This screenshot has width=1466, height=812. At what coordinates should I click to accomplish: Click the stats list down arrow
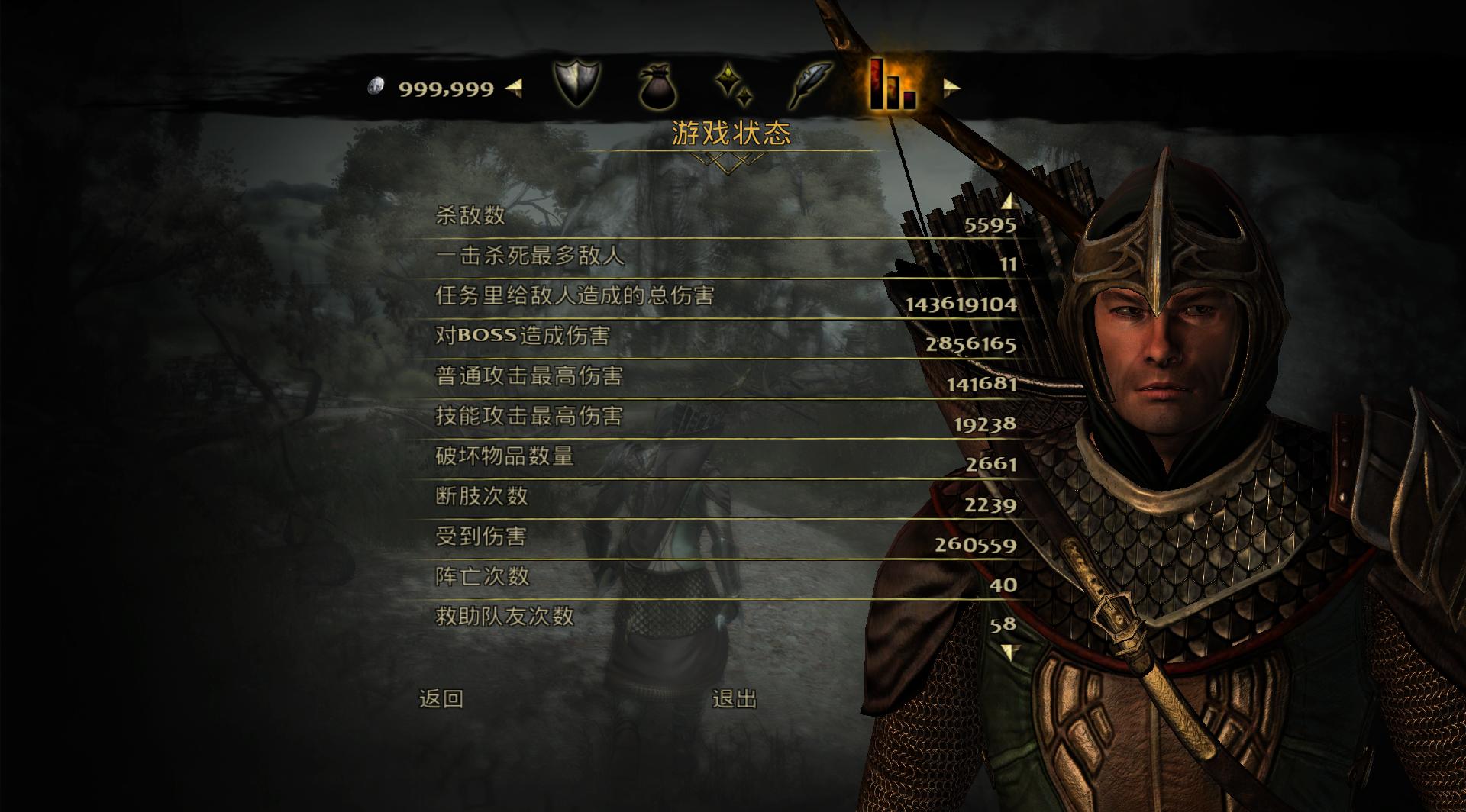tap(1009, 652)
